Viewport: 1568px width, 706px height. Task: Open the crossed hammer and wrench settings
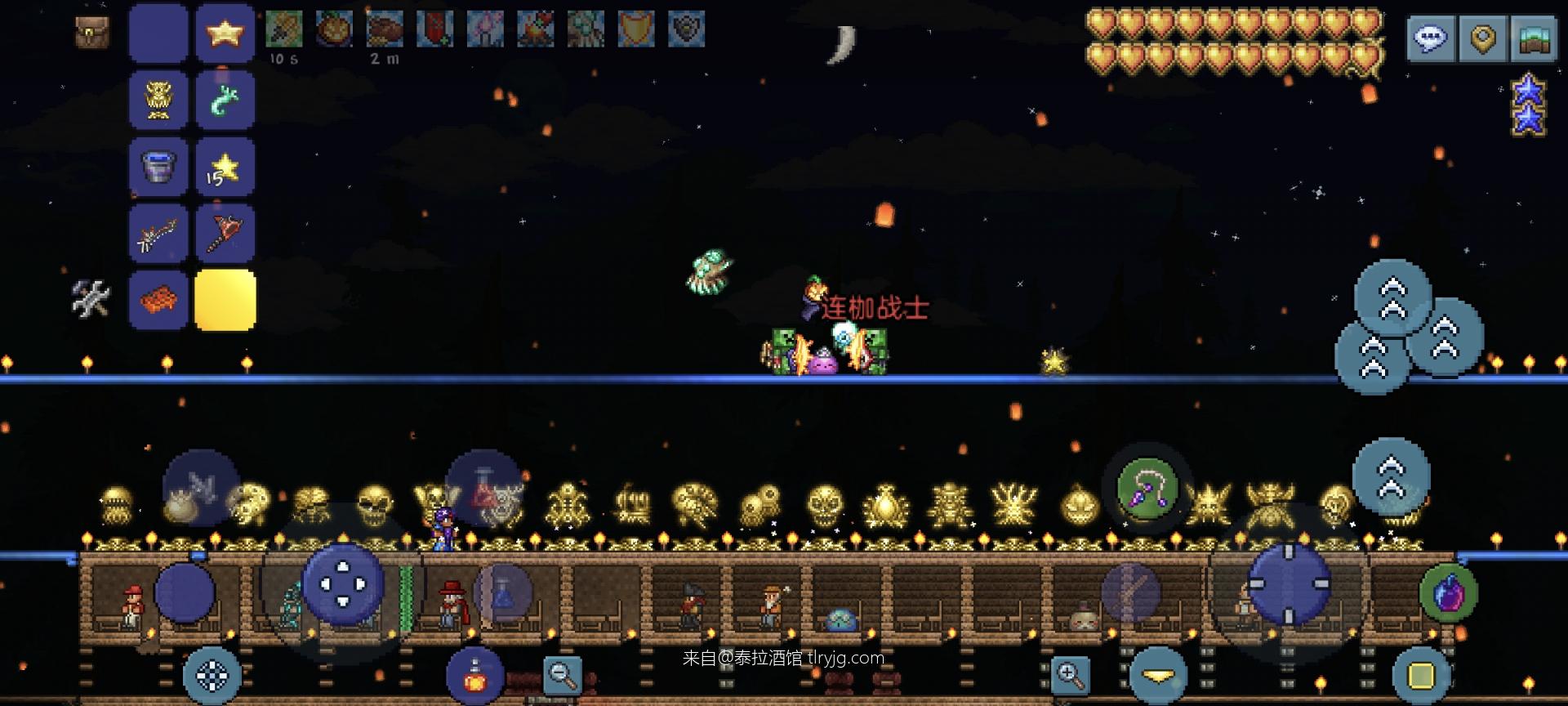click(90, 298)
